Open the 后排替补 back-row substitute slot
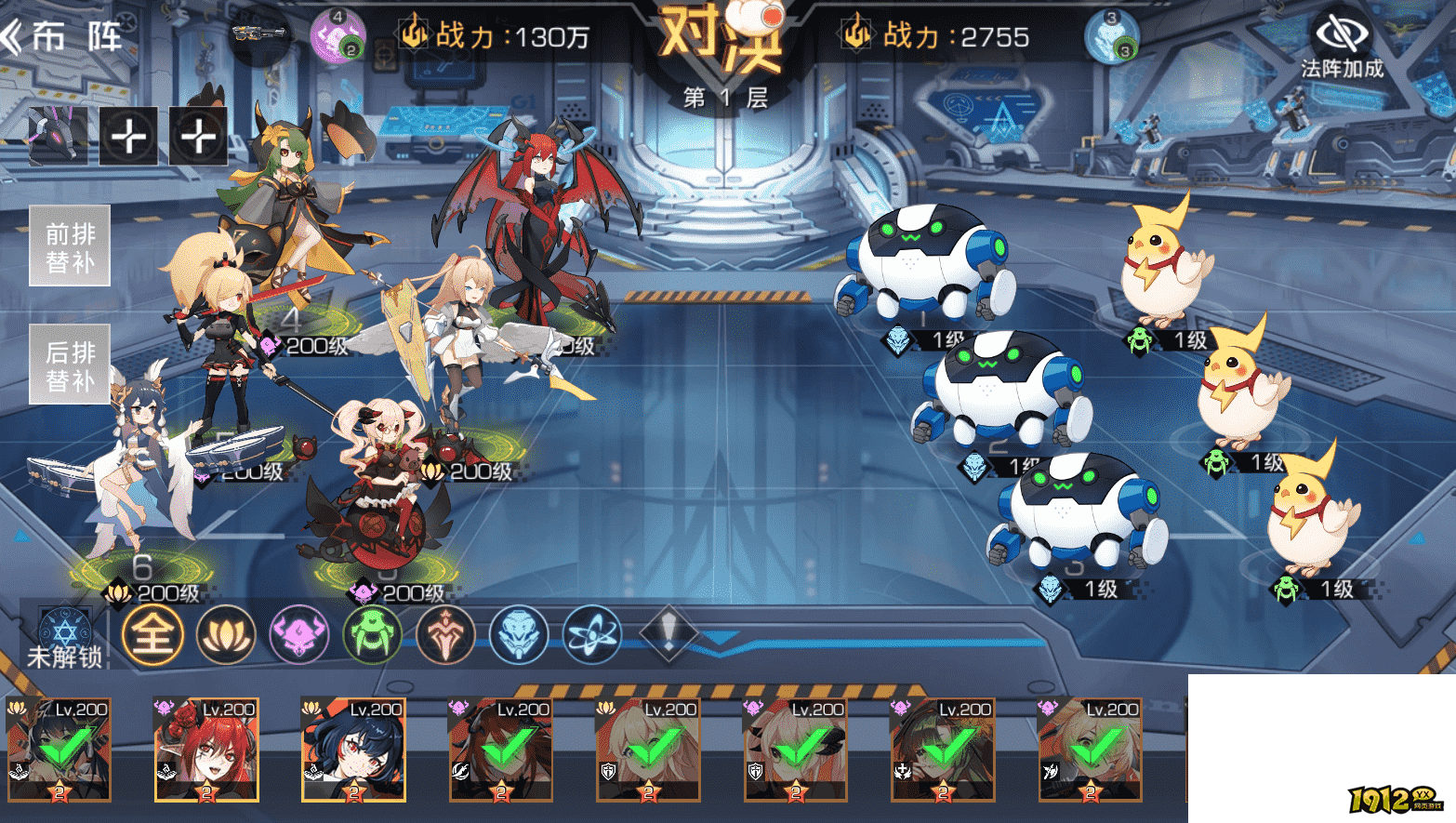This screenshot has height=823, width=1456. (70, 365)
